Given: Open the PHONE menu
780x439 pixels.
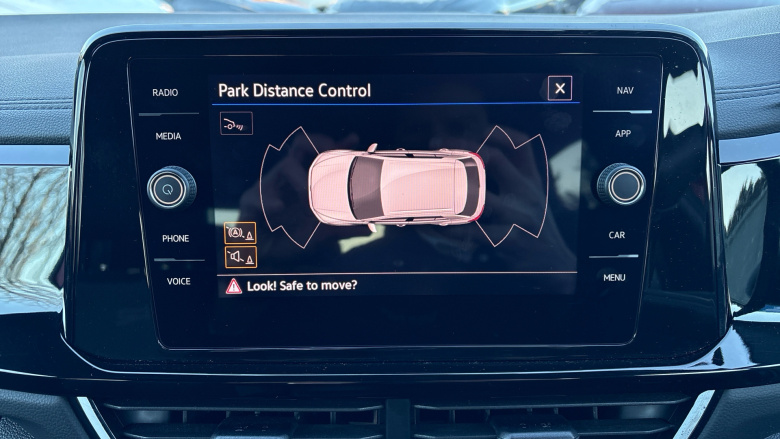Looking at the screenshot, I should point(175,239).
